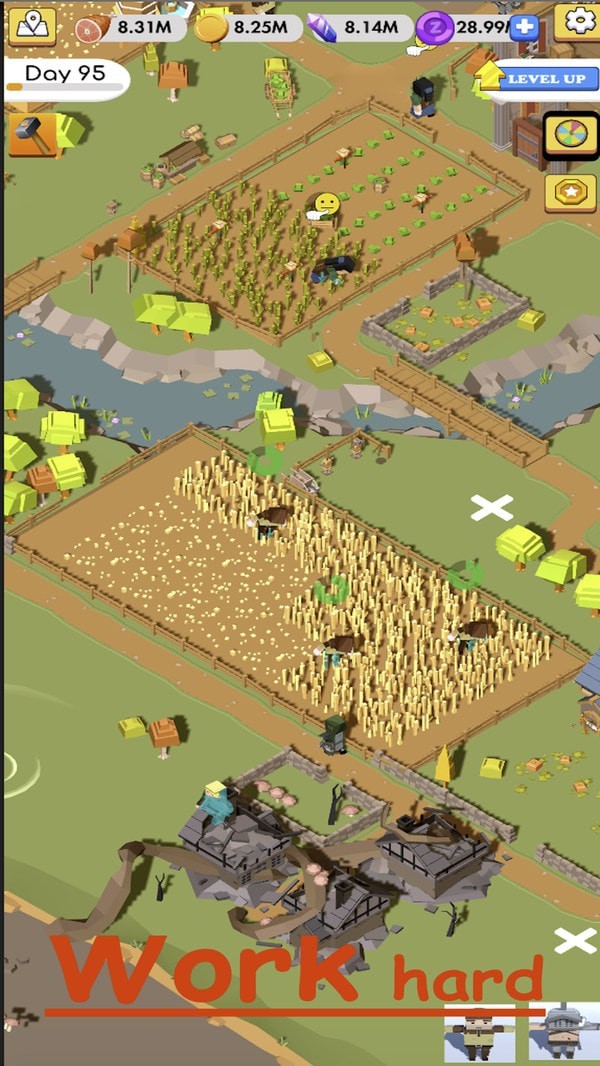Select the armored knight character thumbnail
Viewport: 600px width, 1066px height.
565,1031
